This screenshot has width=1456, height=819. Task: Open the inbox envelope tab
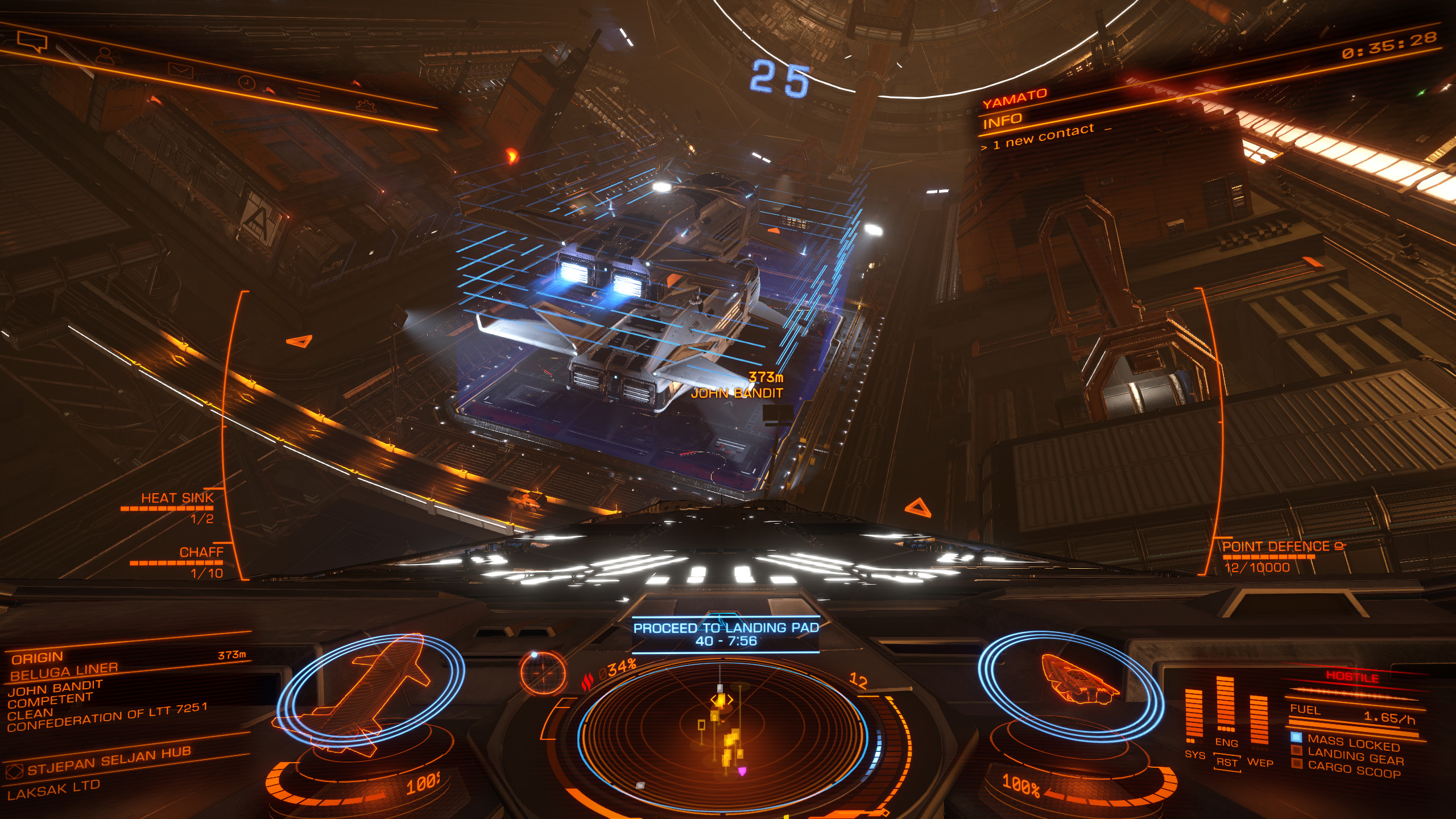tap(181, 72)
